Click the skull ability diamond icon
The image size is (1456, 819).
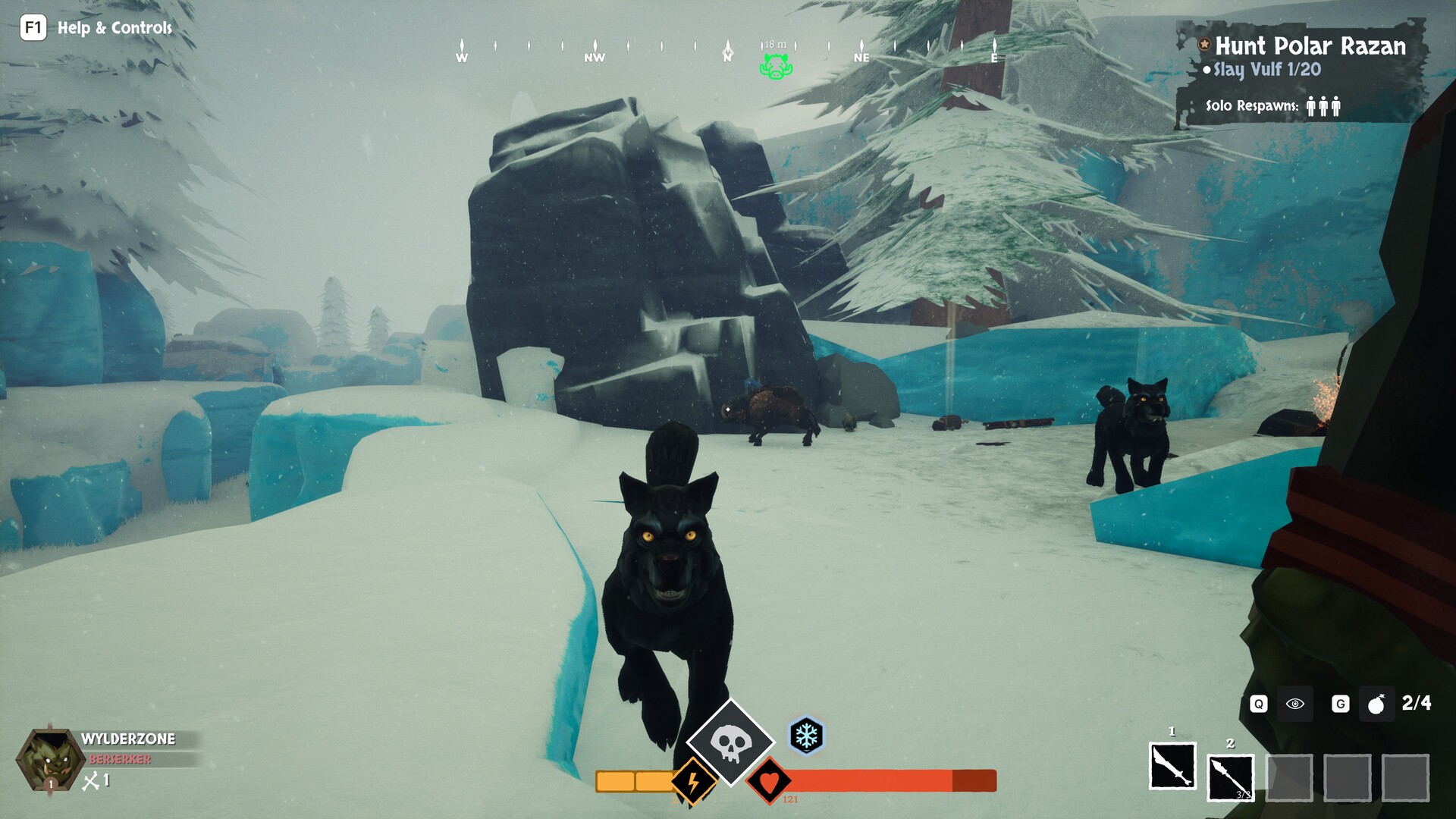(730, 742)
